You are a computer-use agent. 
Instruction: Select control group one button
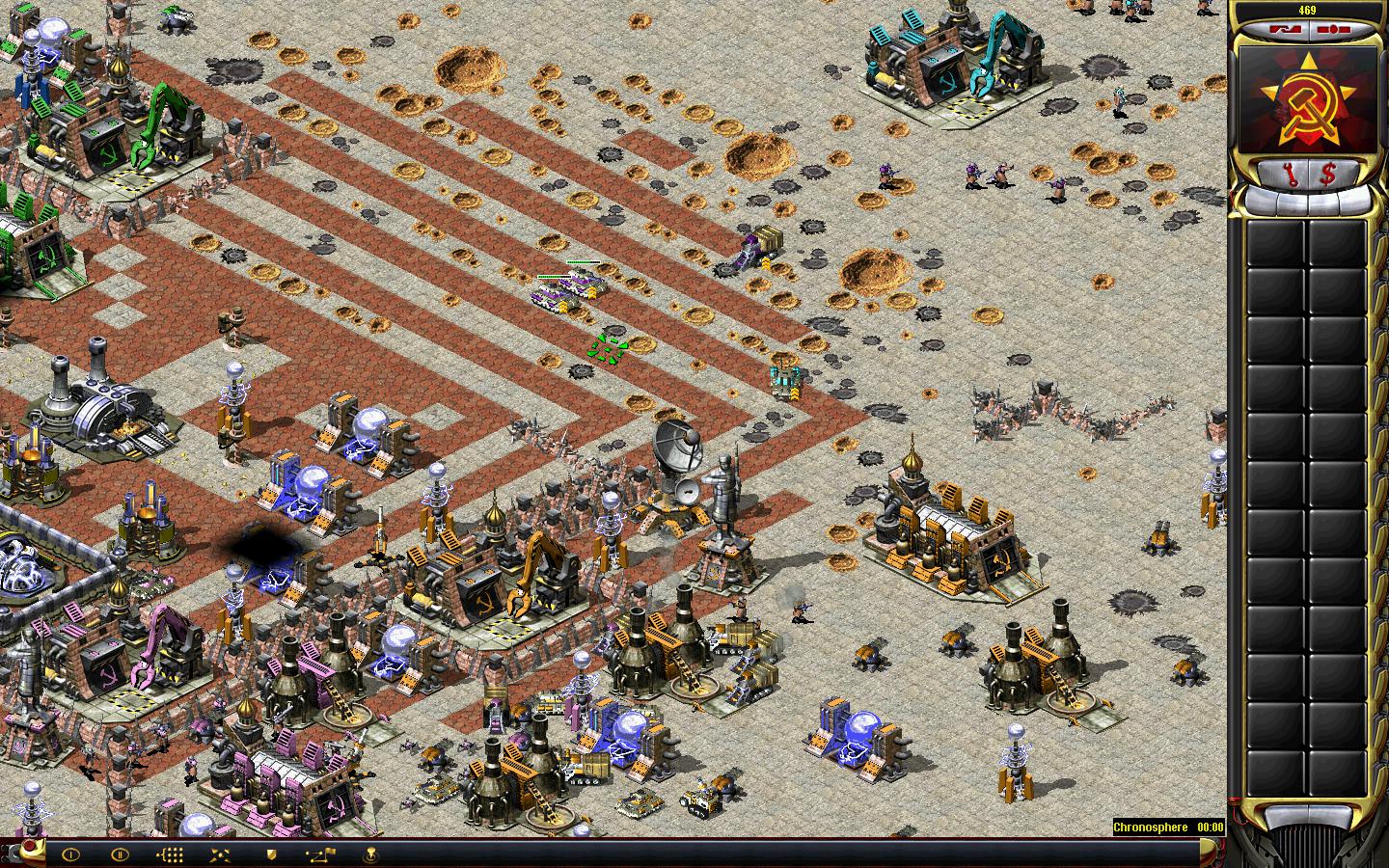70,854
